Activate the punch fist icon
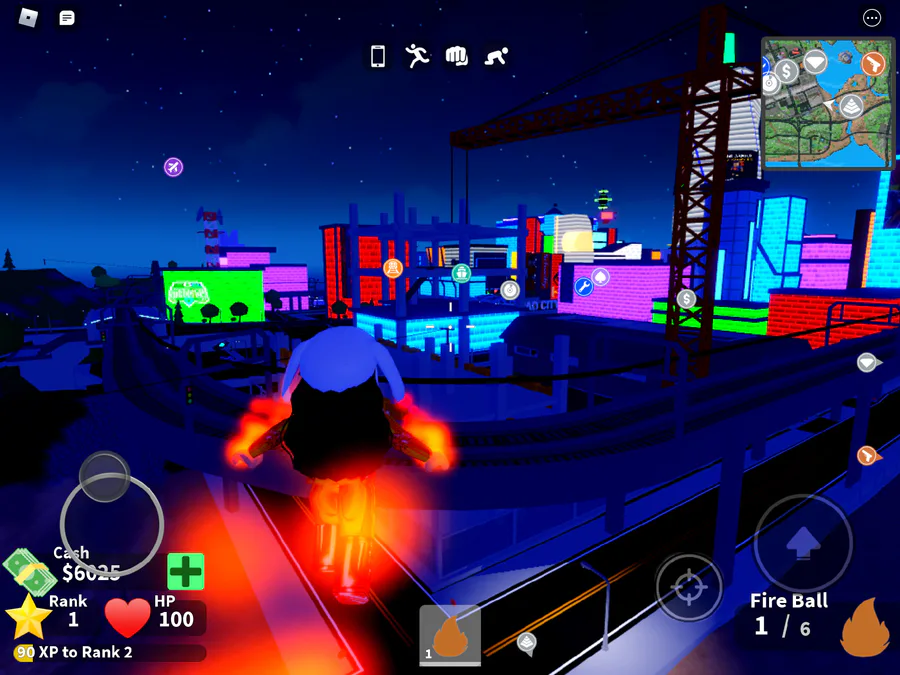This screenshot has width=900, height=675. pos(457,56)
